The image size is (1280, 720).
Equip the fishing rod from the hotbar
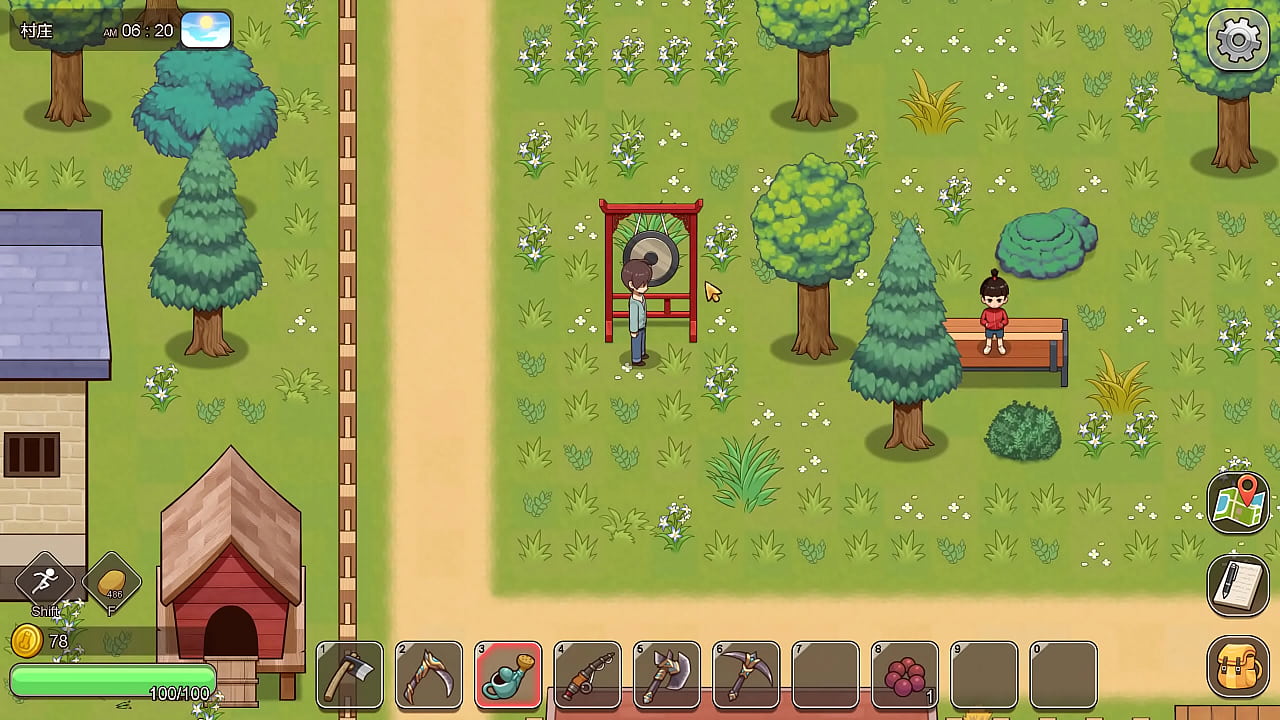(x=588, y=675)
